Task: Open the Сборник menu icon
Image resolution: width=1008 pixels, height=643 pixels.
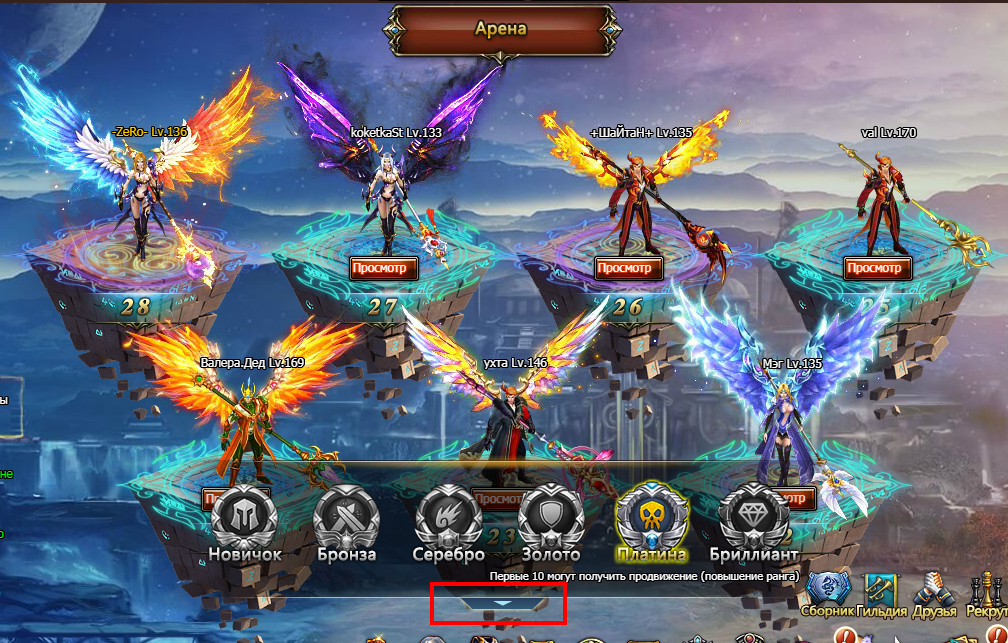Action: tap(828, 592)
